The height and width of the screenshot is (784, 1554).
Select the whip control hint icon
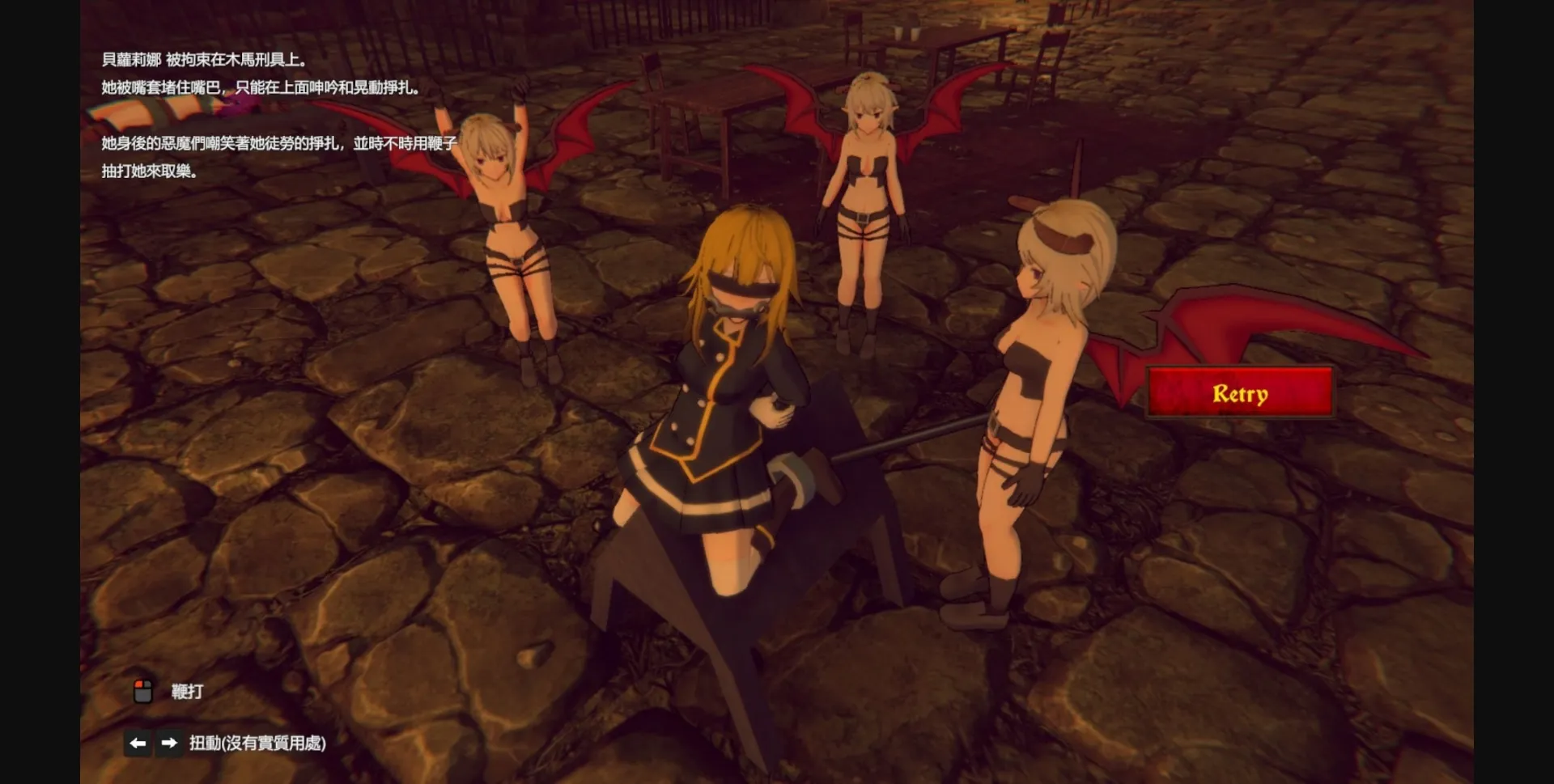tap(144, 692)
